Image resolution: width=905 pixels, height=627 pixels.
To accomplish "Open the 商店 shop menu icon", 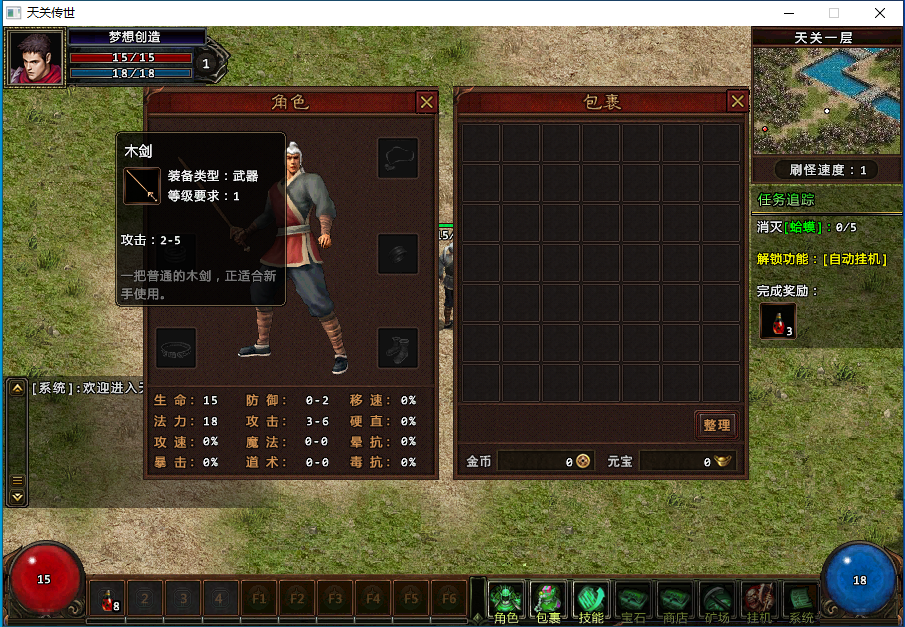I will click(x=675, y=600).
